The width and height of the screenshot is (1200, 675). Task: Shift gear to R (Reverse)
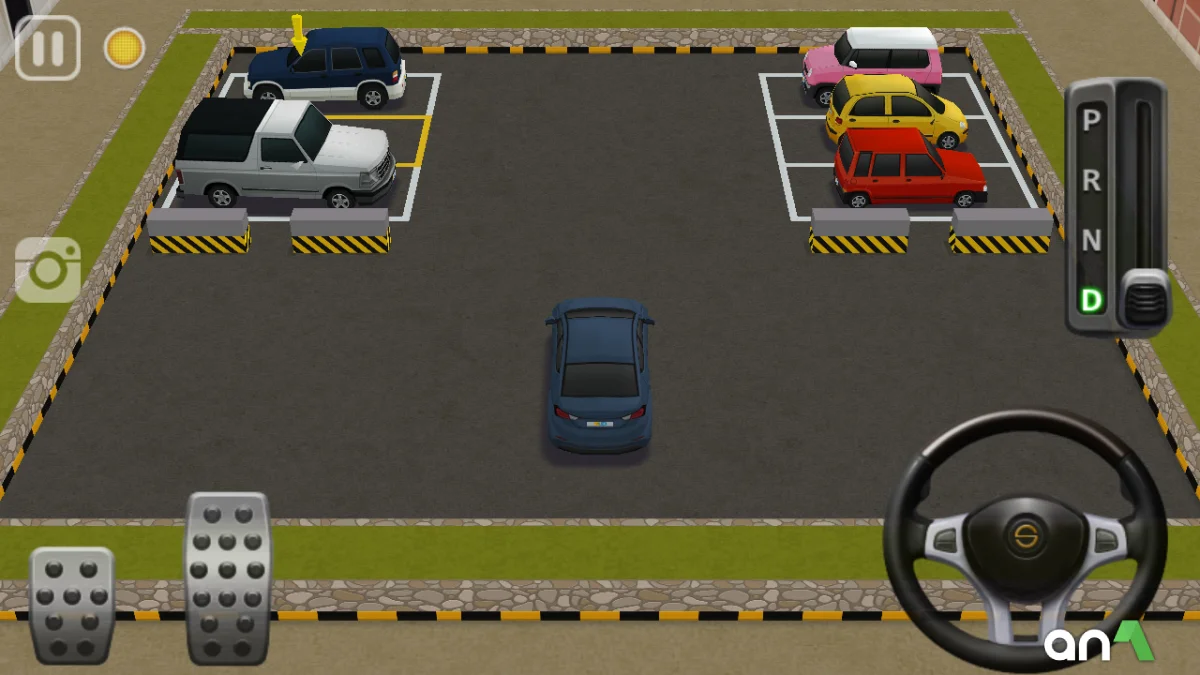coord(1092,181)
